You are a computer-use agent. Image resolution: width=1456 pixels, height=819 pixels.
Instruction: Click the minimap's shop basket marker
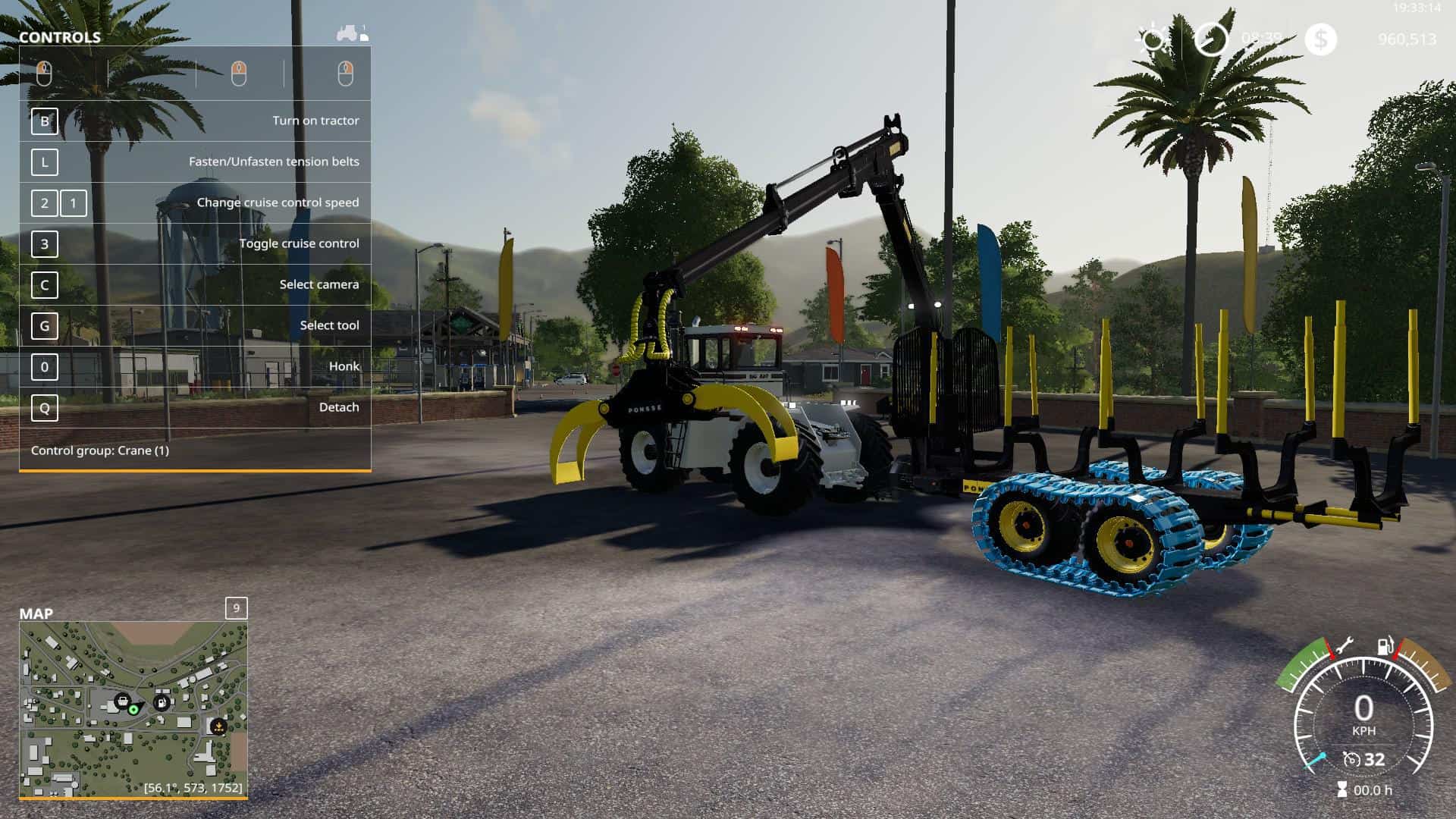pyautogui.click(x=121, y=699)
